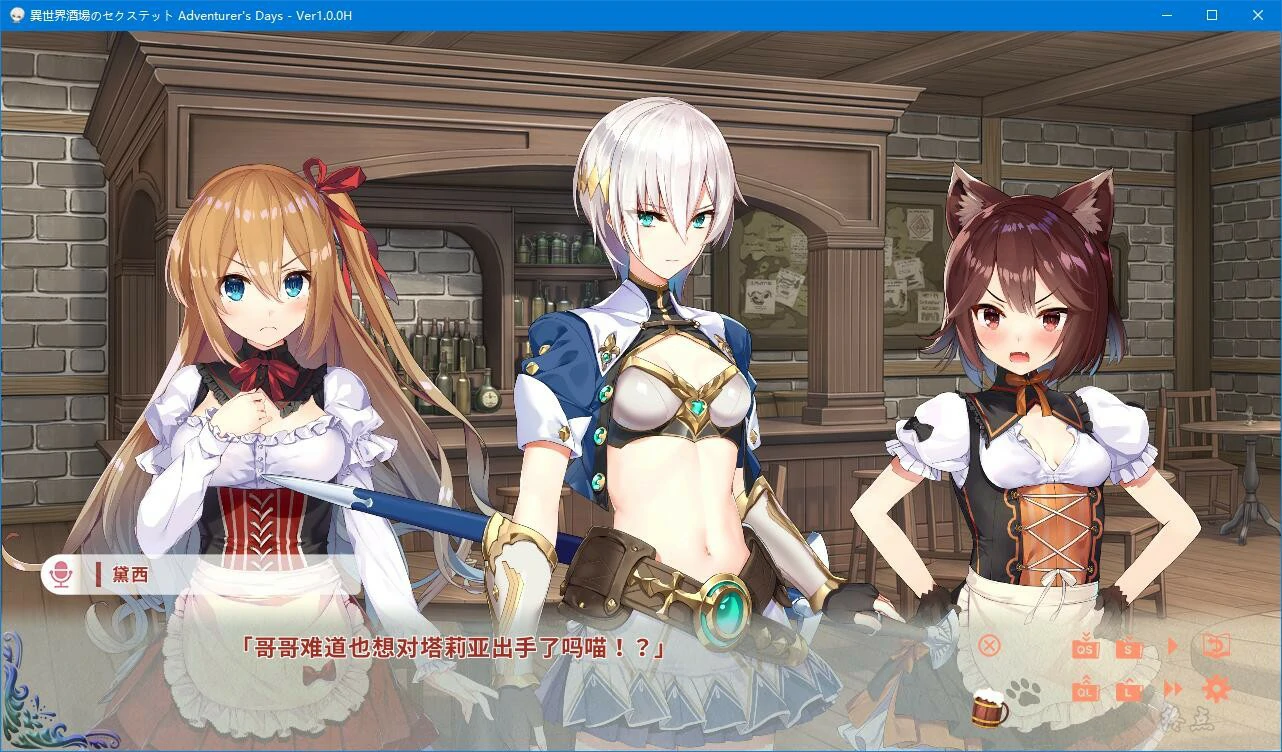
Task: Maximize the game window
Action: [1212, 15]
